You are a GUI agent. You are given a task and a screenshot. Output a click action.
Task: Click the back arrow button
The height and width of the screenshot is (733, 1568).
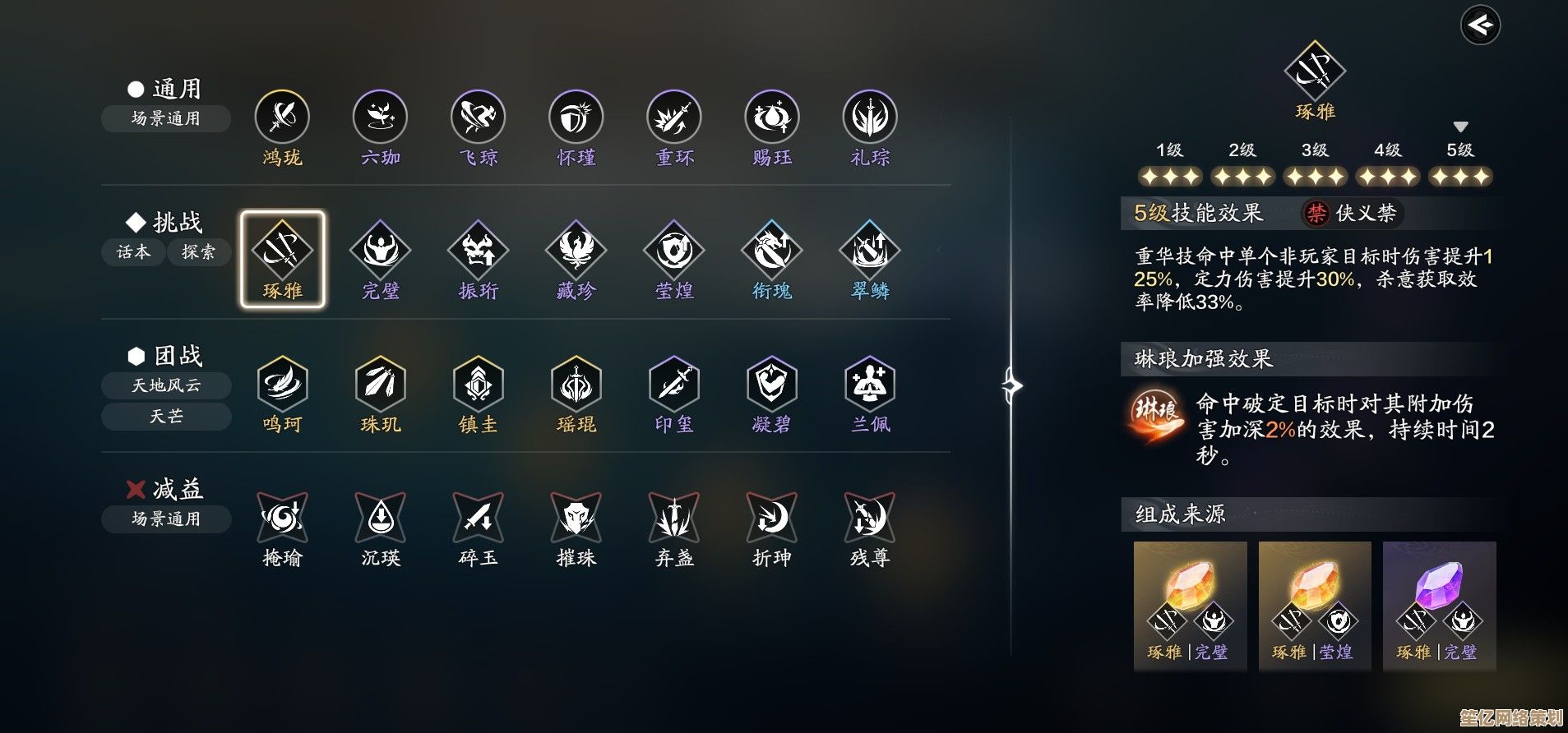(1480, 25)
